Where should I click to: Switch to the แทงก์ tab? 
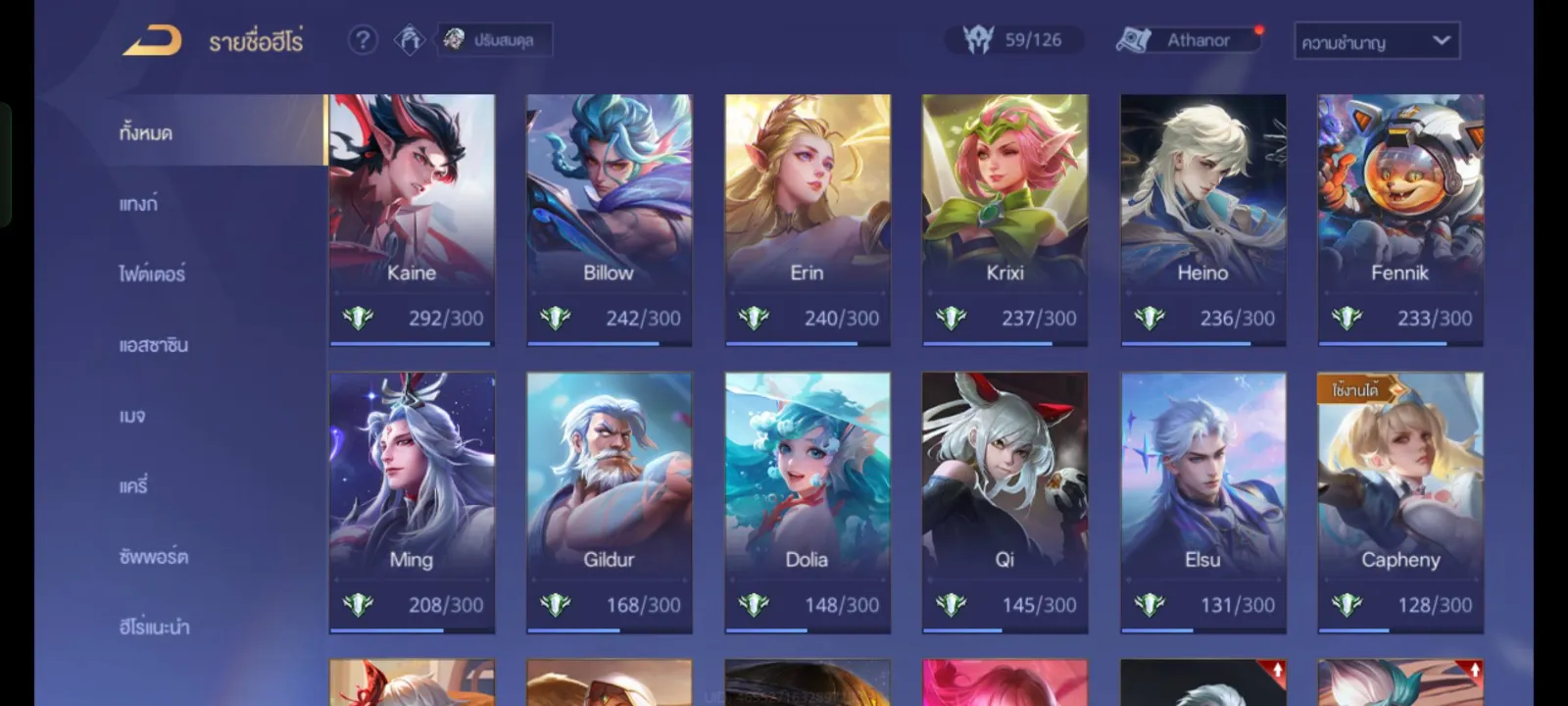point(138,204)
